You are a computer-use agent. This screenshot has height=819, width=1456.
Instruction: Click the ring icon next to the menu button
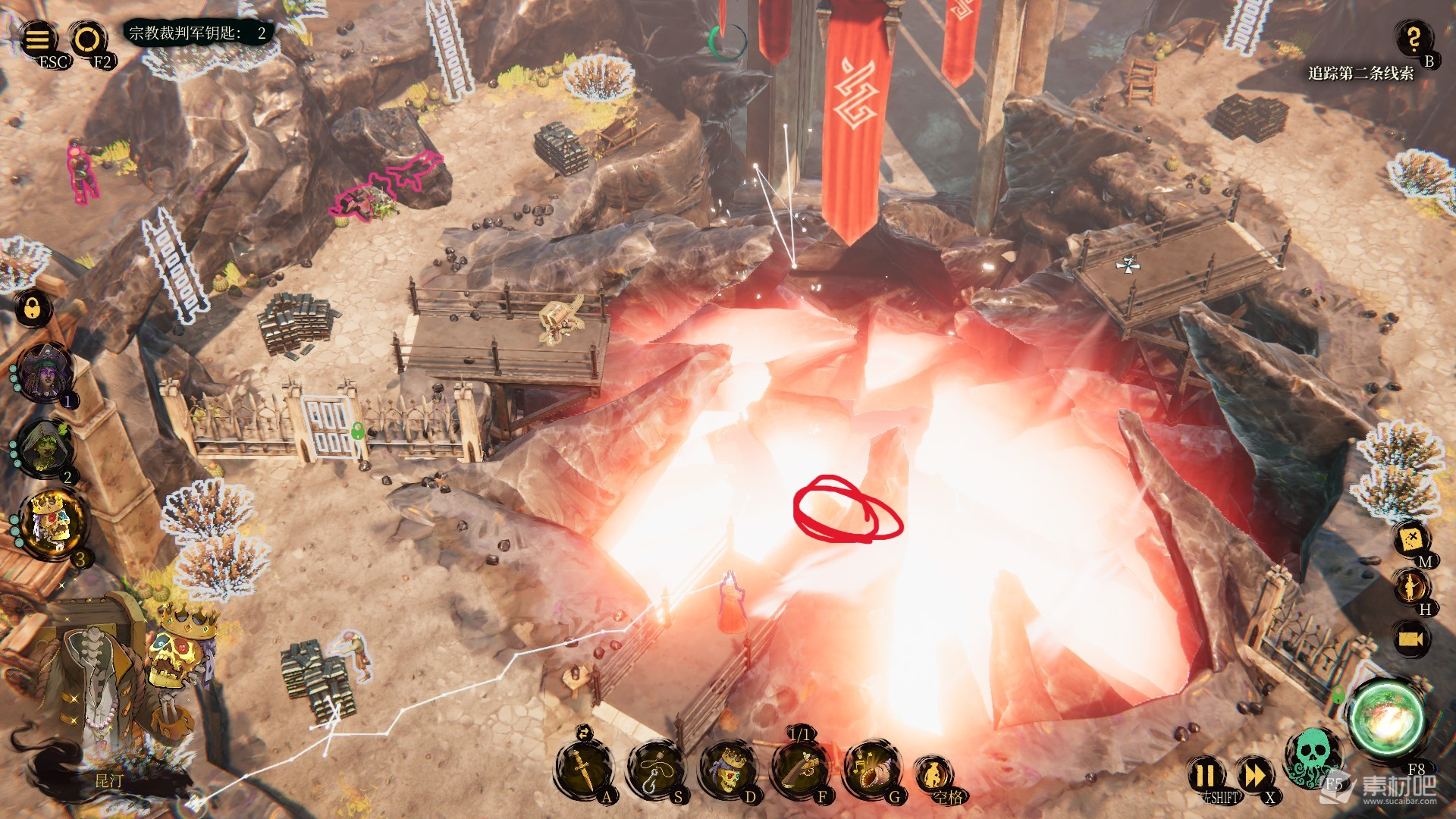tap(87, 38)
